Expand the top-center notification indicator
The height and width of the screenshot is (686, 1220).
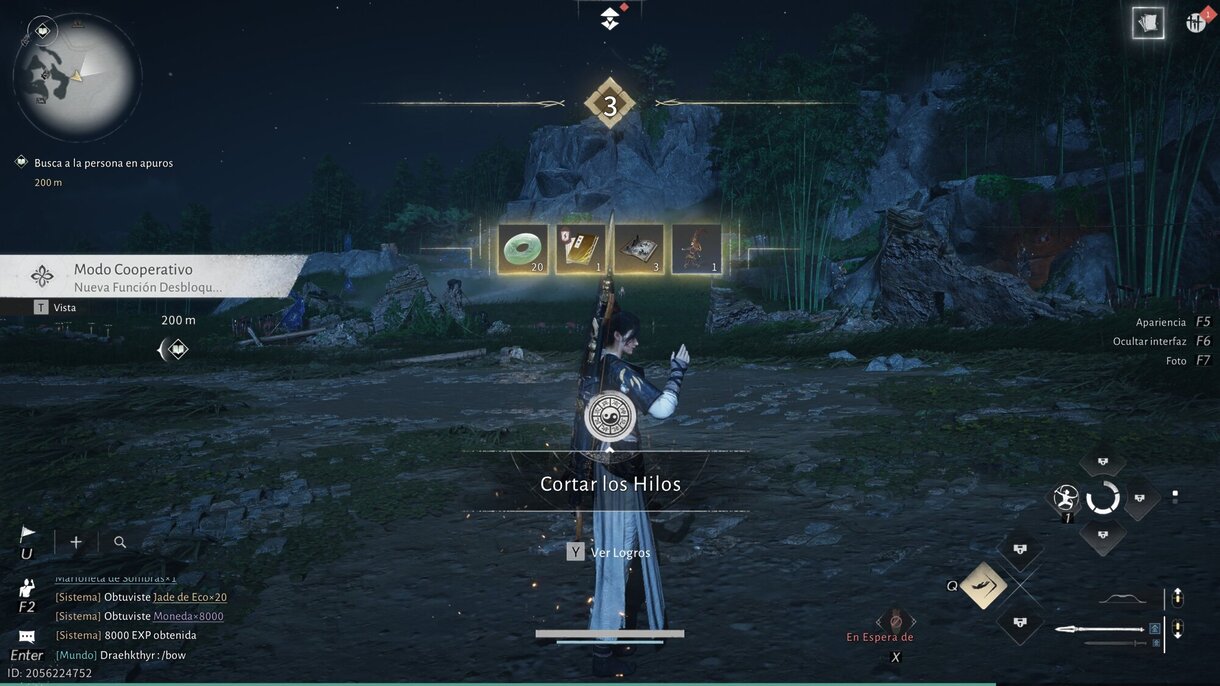click(610, 18)
